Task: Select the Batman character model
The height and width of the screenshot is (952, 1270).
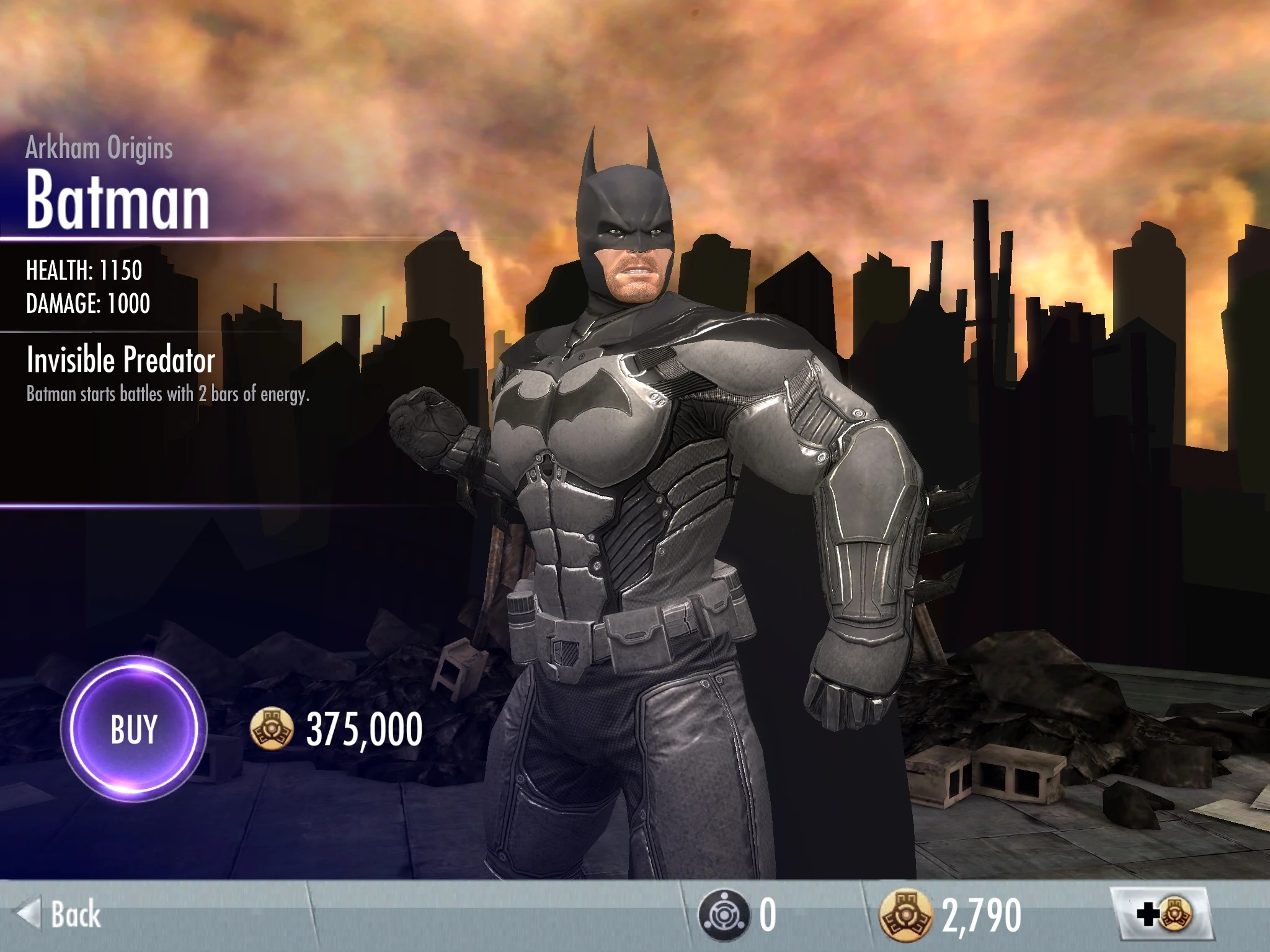Action: (620, 496)
